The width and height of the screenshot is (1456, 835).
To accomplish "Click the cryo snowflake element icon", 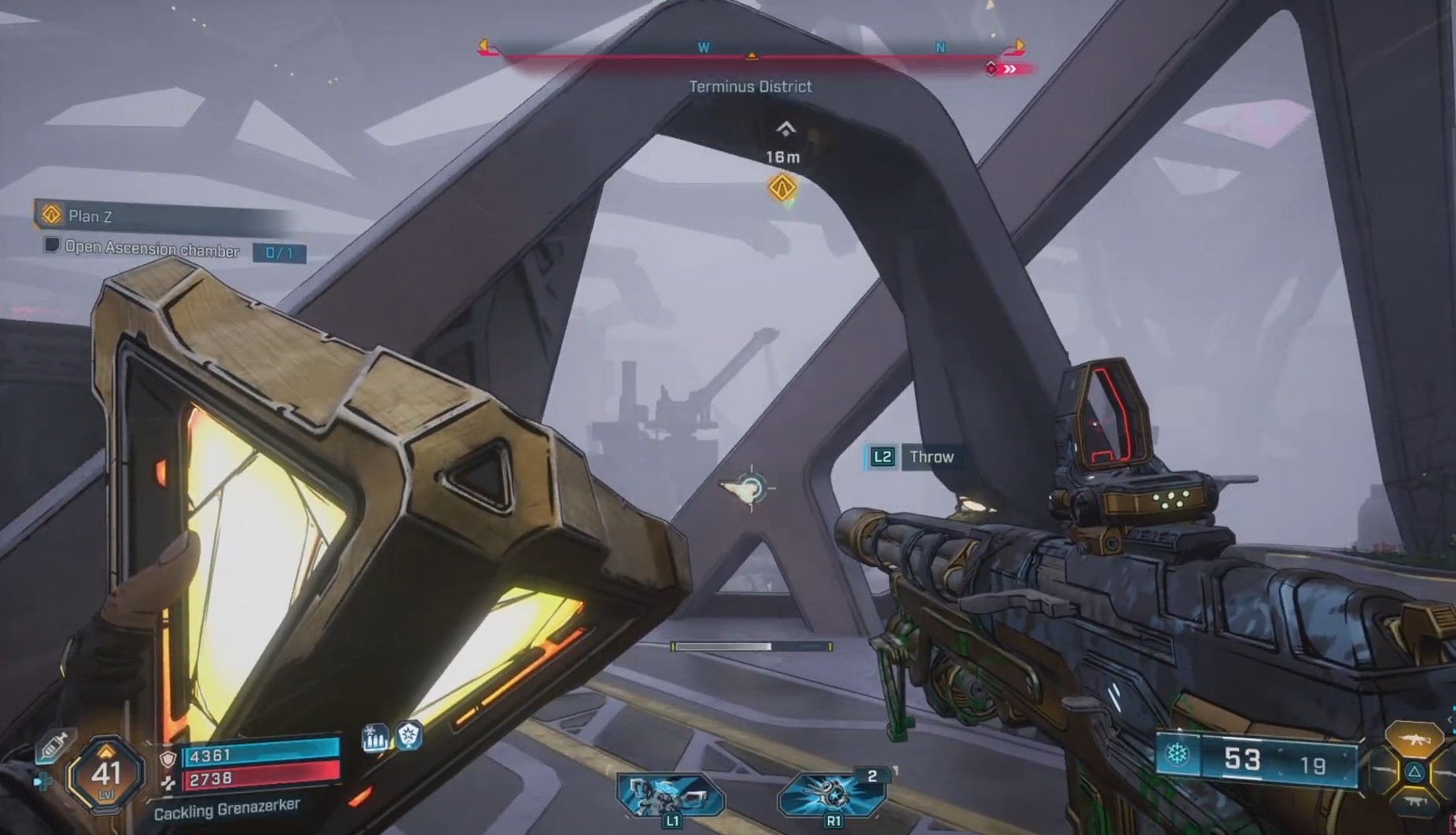I will coord(1177,754).
